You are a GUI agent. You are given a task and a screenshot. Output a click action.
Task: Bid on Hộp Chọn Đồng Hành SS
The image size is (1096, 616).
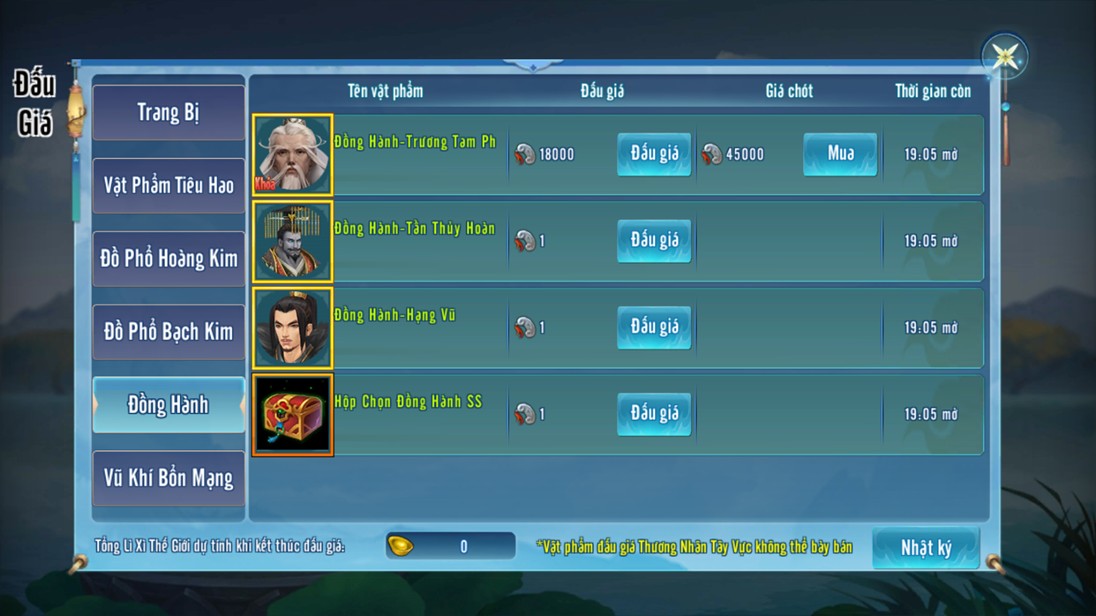coord(654,414)
